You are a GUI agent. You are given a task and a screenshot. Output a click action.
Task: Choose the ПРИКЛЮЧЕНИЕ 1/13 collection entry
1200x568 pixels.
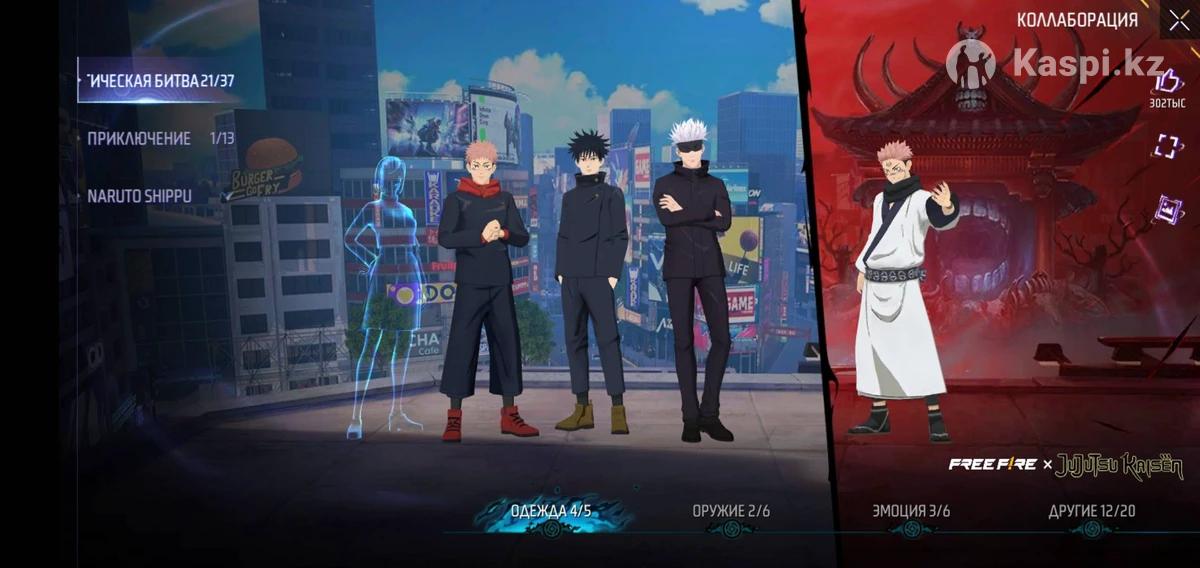coord(160,138)
